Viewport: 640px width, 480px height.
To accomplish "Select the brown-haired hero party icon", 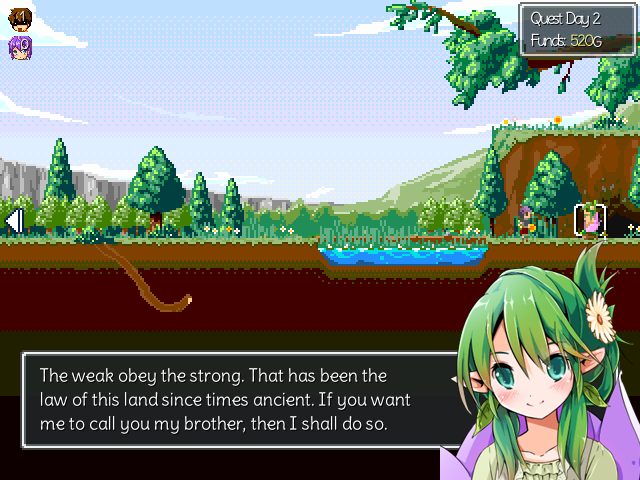I will 20,18.
